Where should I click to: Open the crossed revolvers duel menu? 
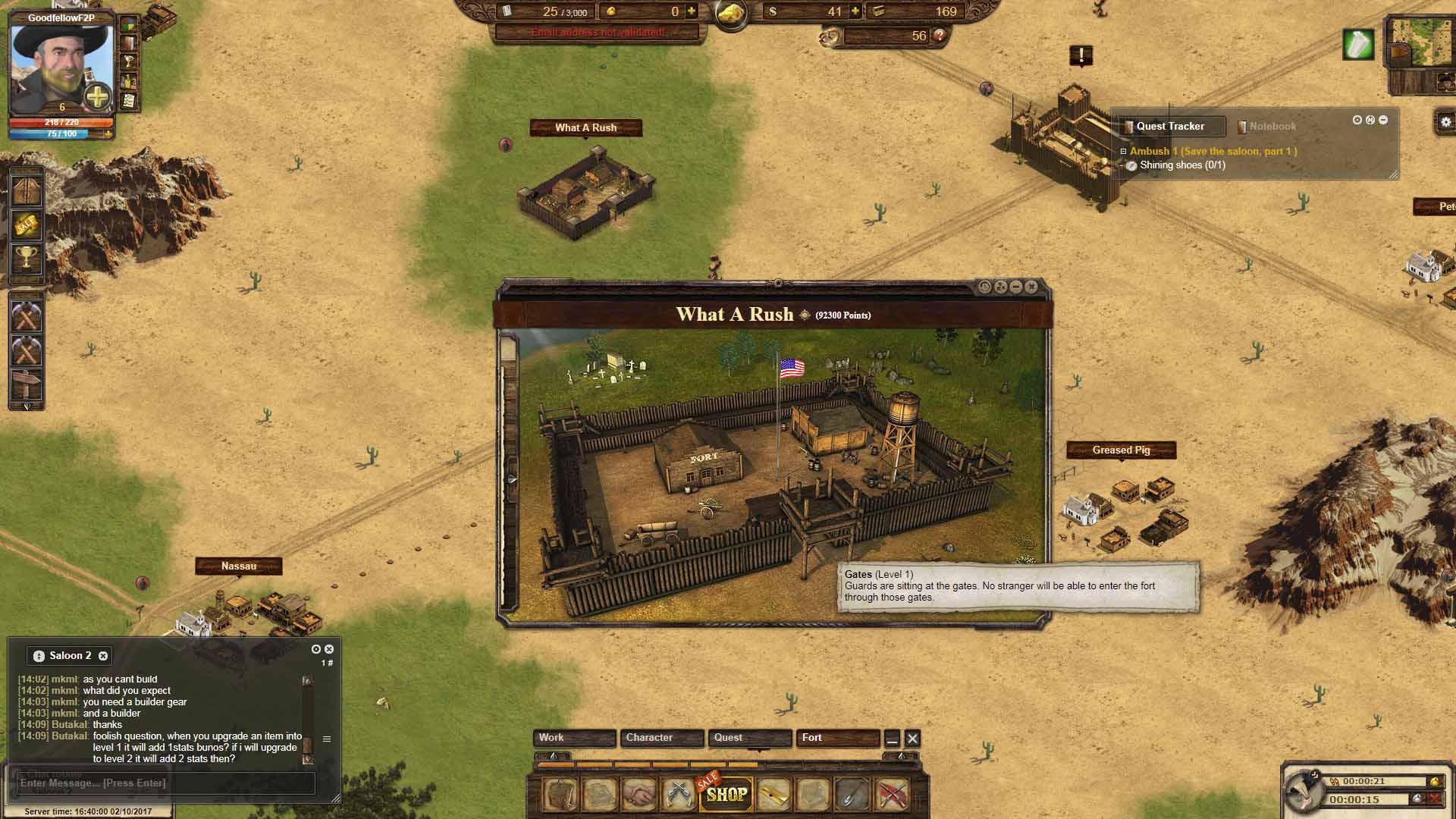point(678,794)
